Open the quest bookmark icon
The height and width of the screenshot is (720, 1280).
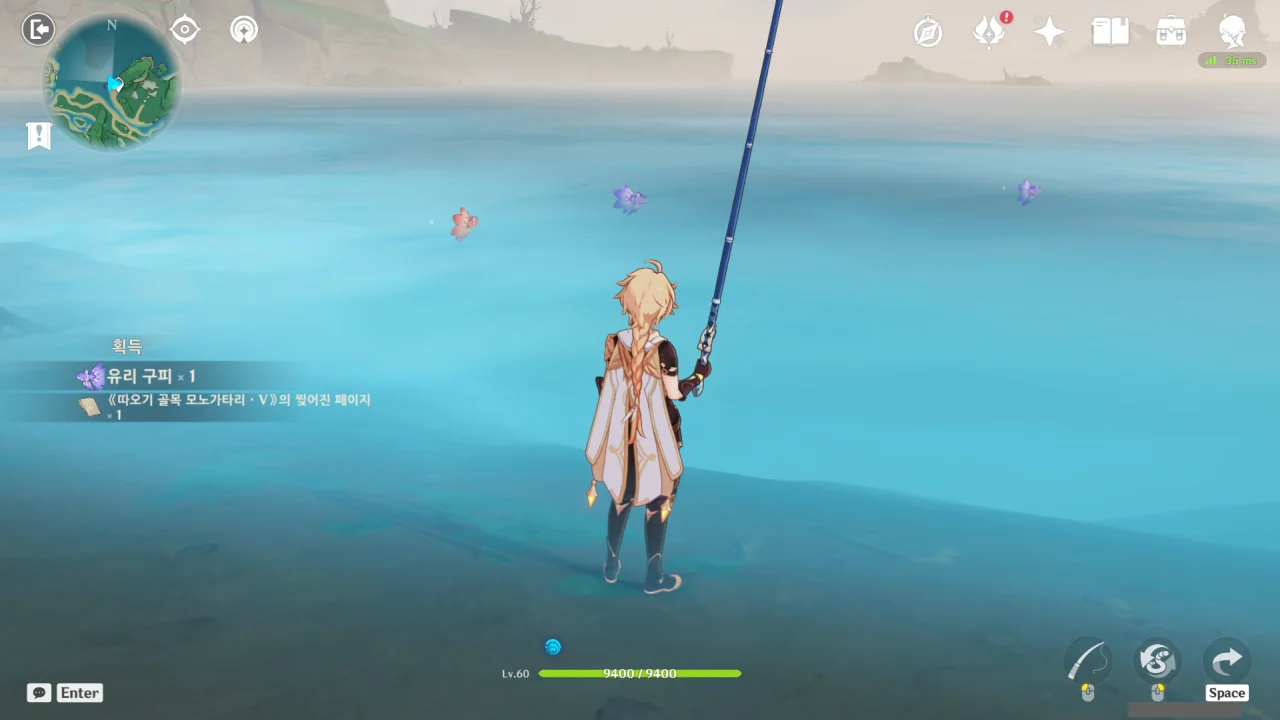(x=39, y=136)
